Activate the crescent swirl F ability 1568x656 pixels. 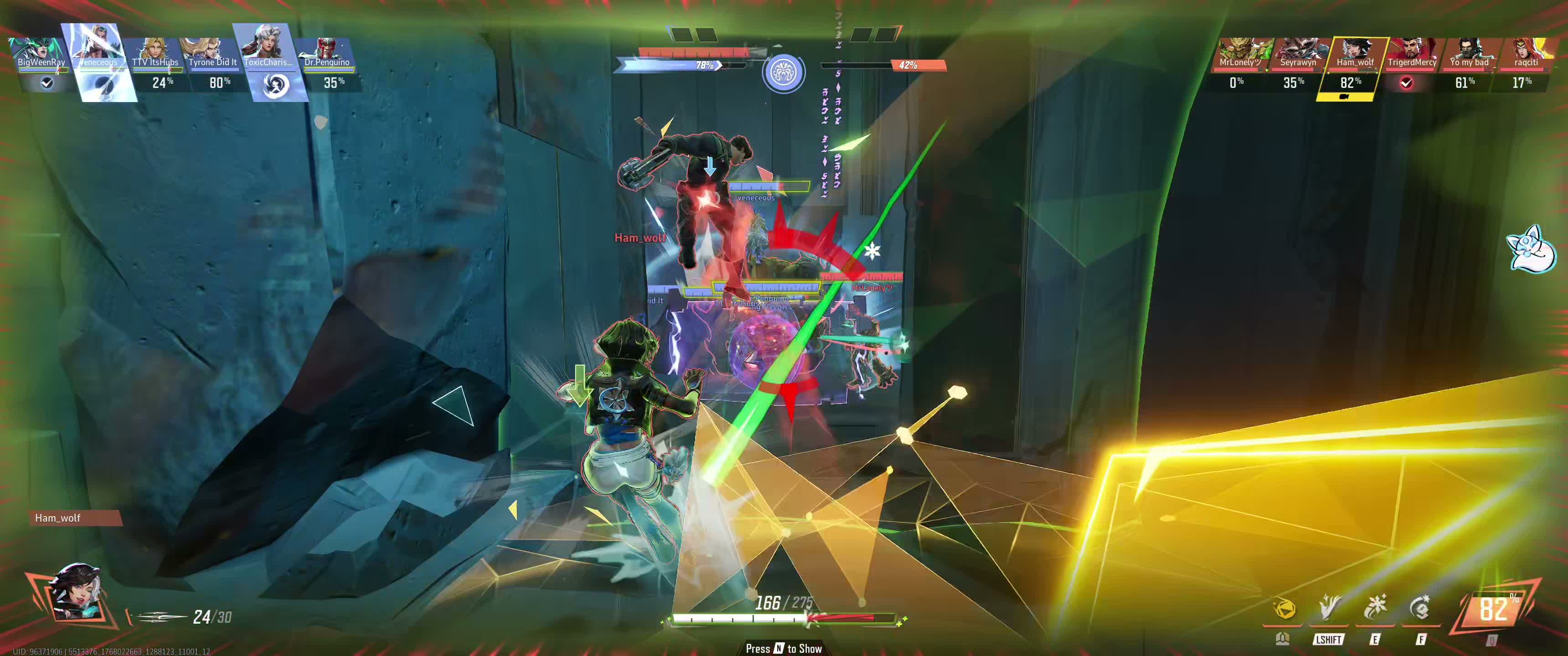[x=1420, y=609]
